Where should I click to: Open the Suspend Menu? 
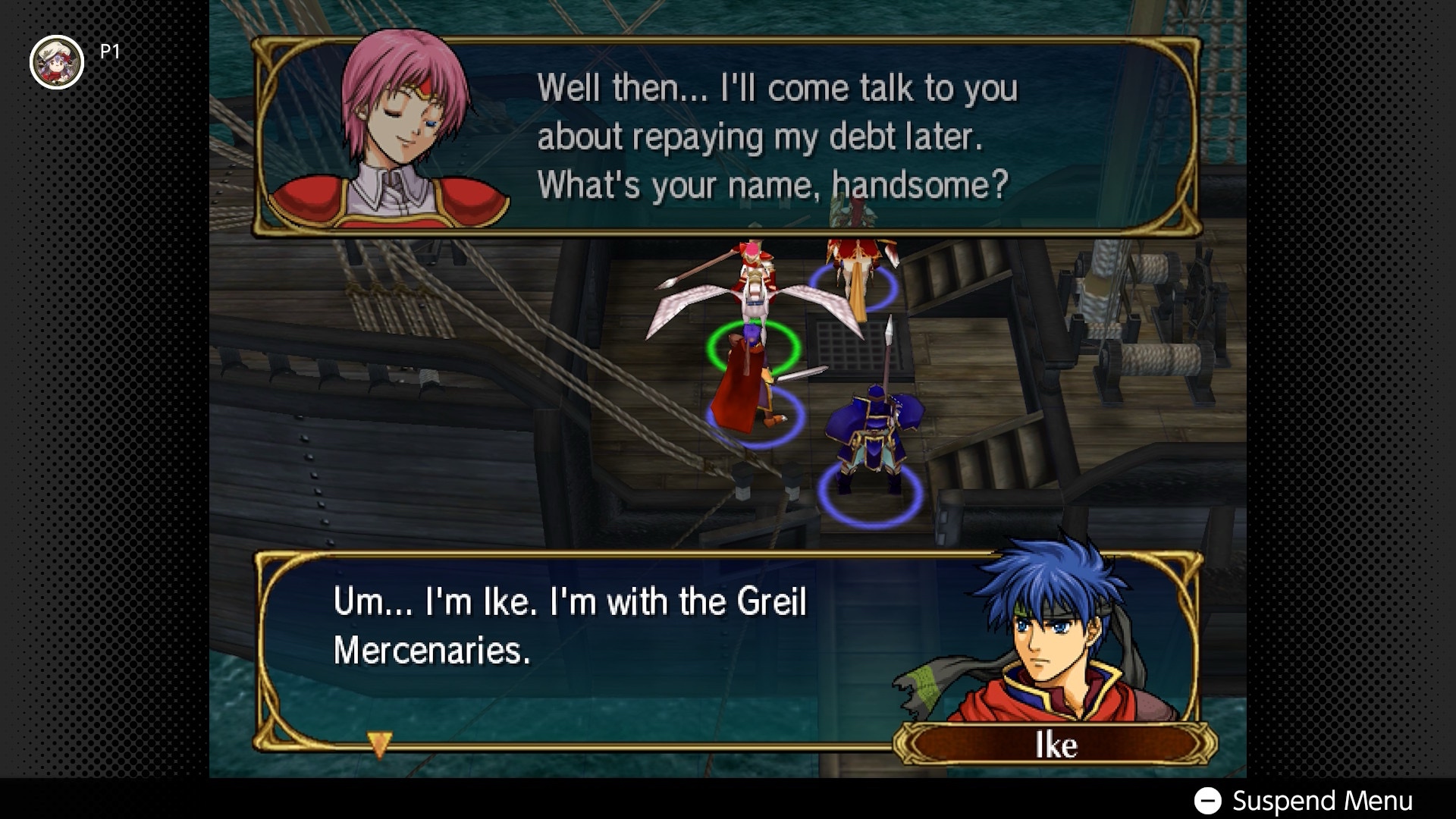[x=1304, y=801]
